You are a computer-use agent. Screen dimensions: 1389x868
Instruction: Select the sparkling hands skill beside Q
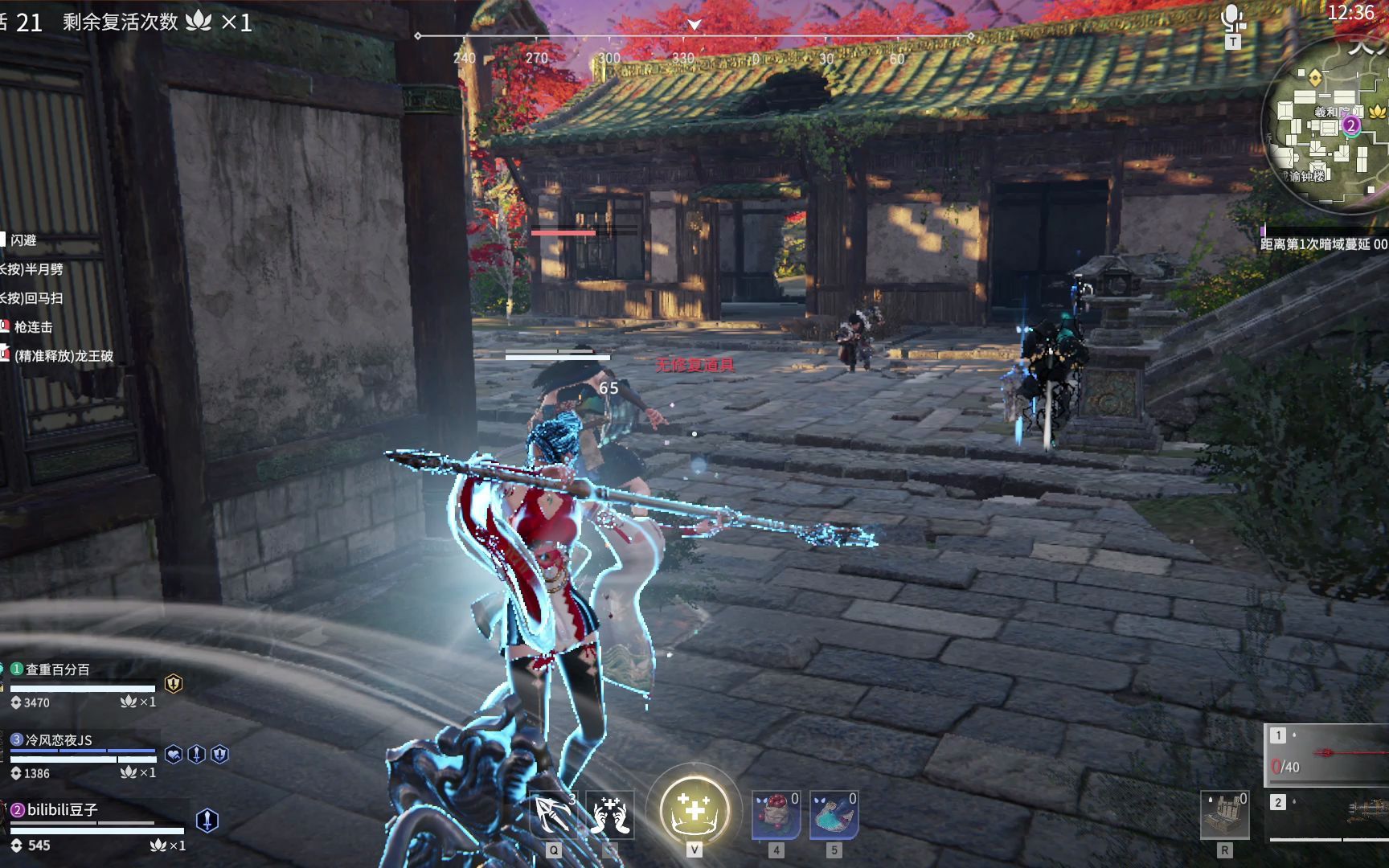609,813
